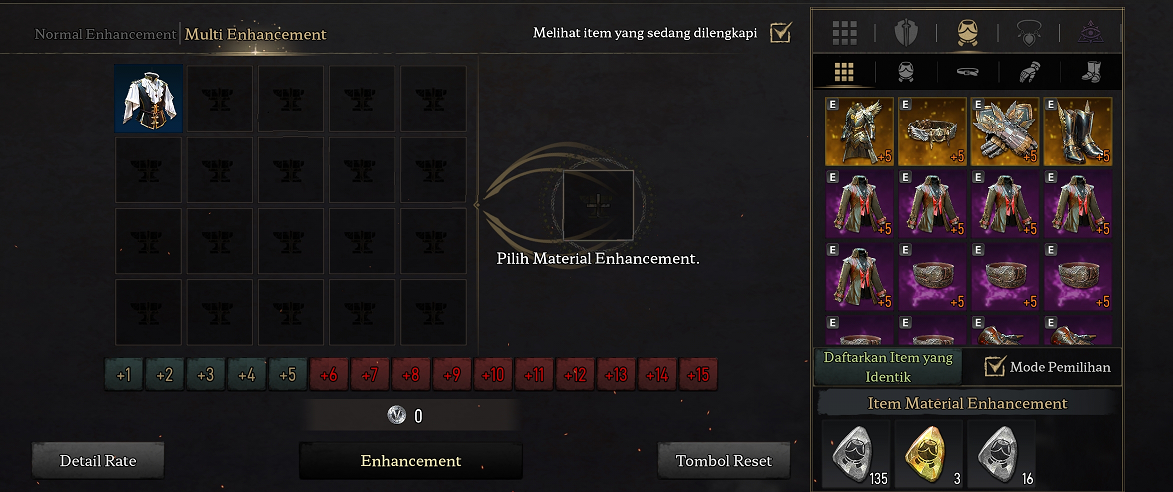Image resolution: width=1173 pixels, height=492 pixels.
Task: Pick the +10 enhancement level button
Action: (x=492, y=376)
